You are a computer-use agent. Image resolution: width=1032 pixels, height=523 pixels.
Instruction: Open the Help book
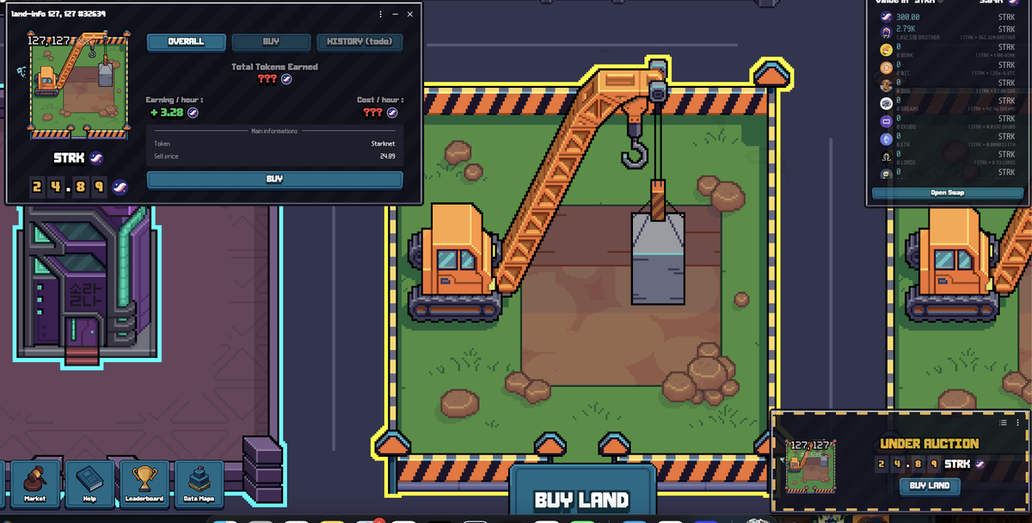pyautogui.click(x=90, y=484)
